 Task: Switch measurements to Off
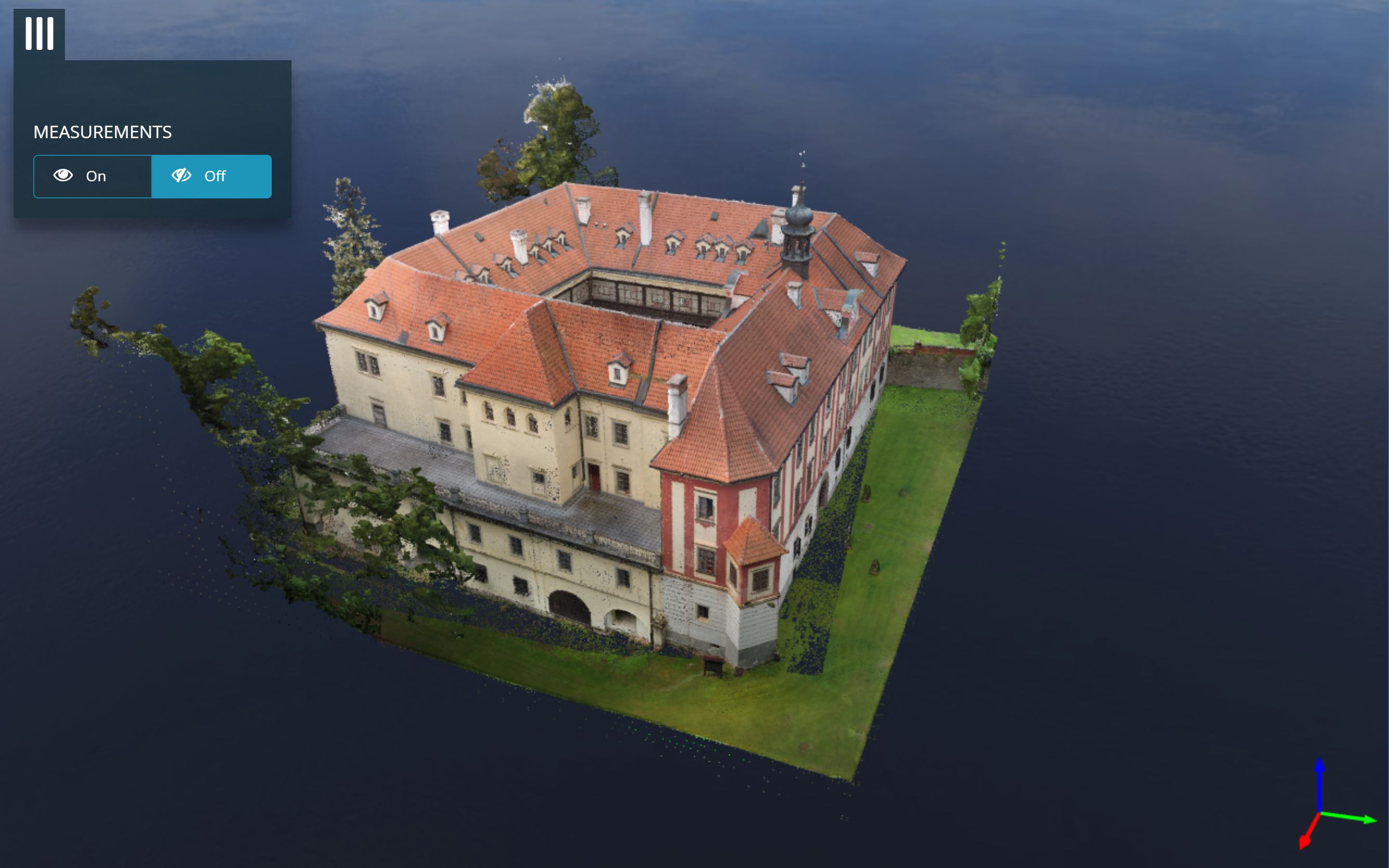click(x=211, y=176)
